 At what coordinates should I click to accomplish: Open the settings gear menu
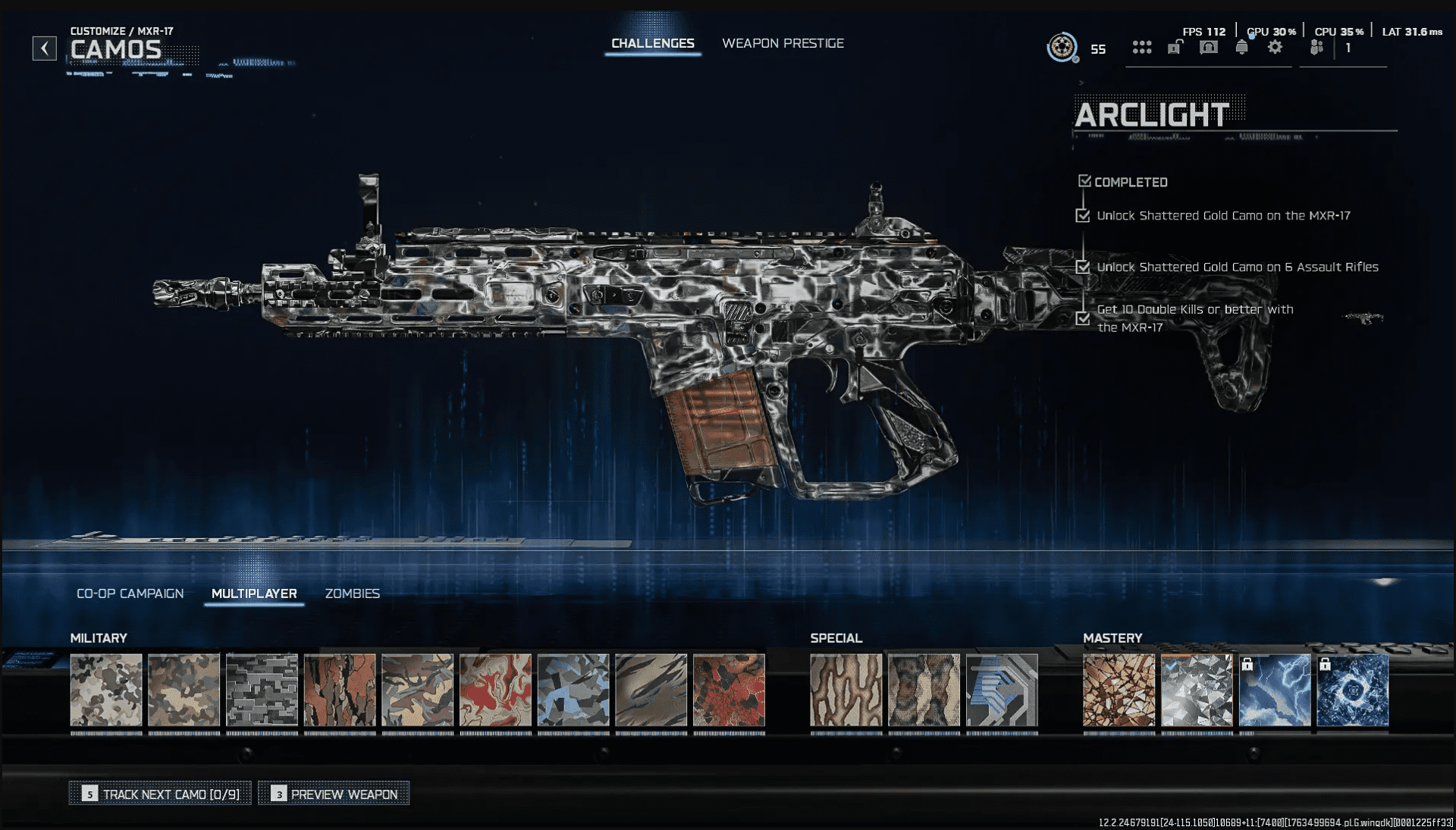click(1276, 47)
